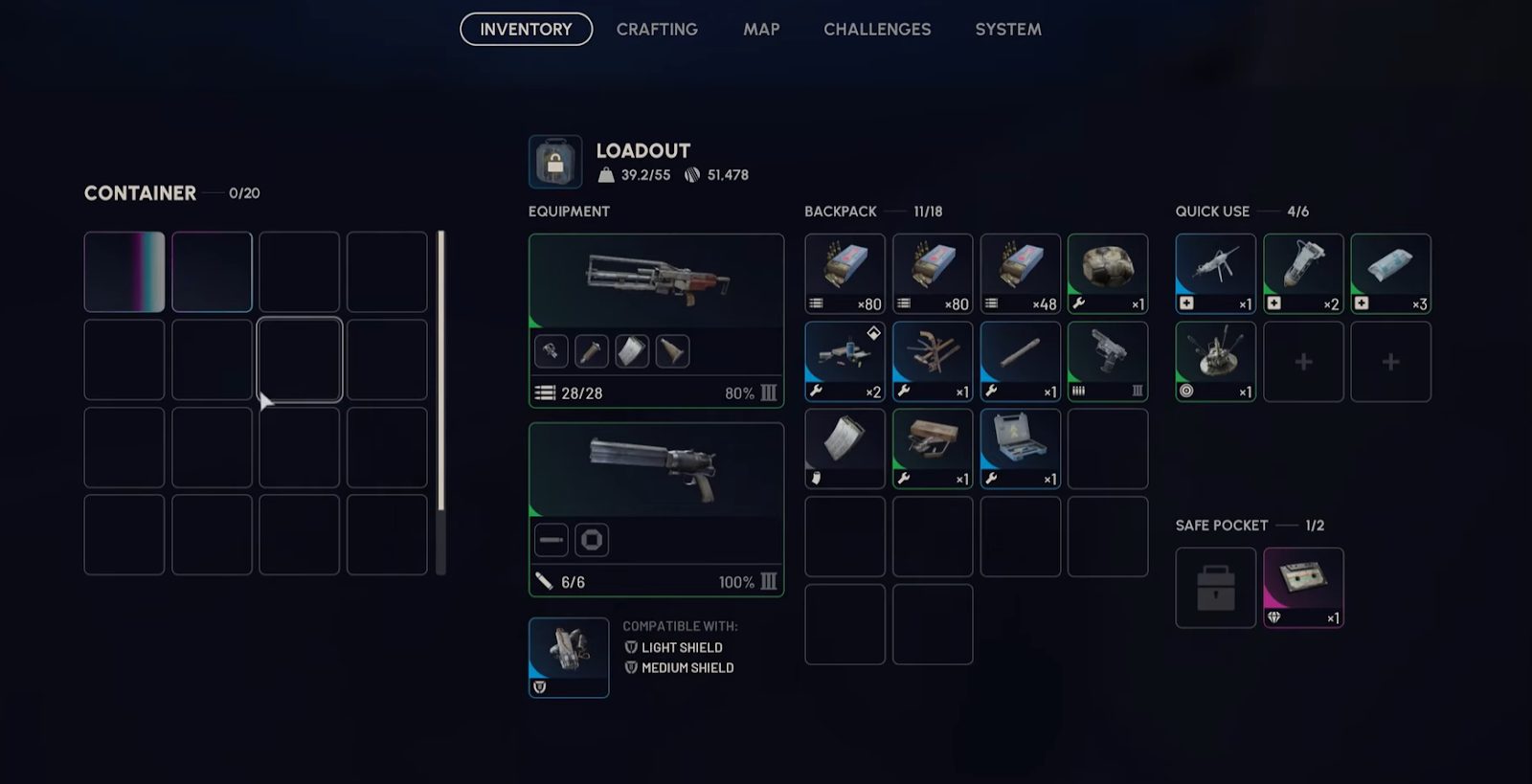Select the round camouflage item in backpack
The height and width of the screenshot is (784, 1532).
pos(1108,274)
